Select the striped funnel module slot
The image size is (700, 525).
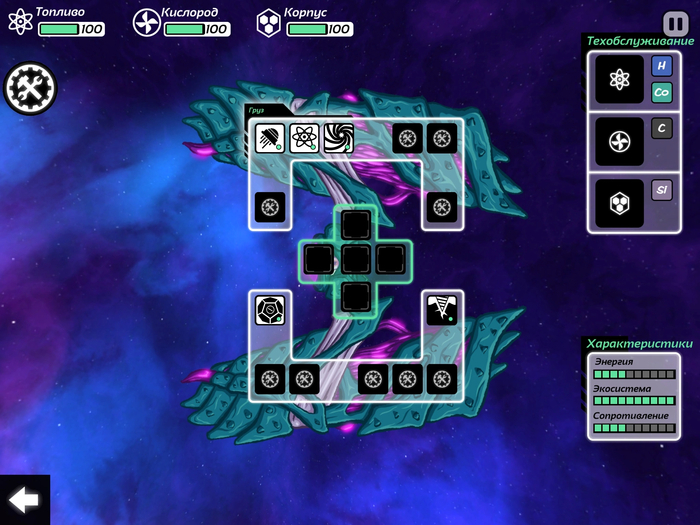[441, 309]
